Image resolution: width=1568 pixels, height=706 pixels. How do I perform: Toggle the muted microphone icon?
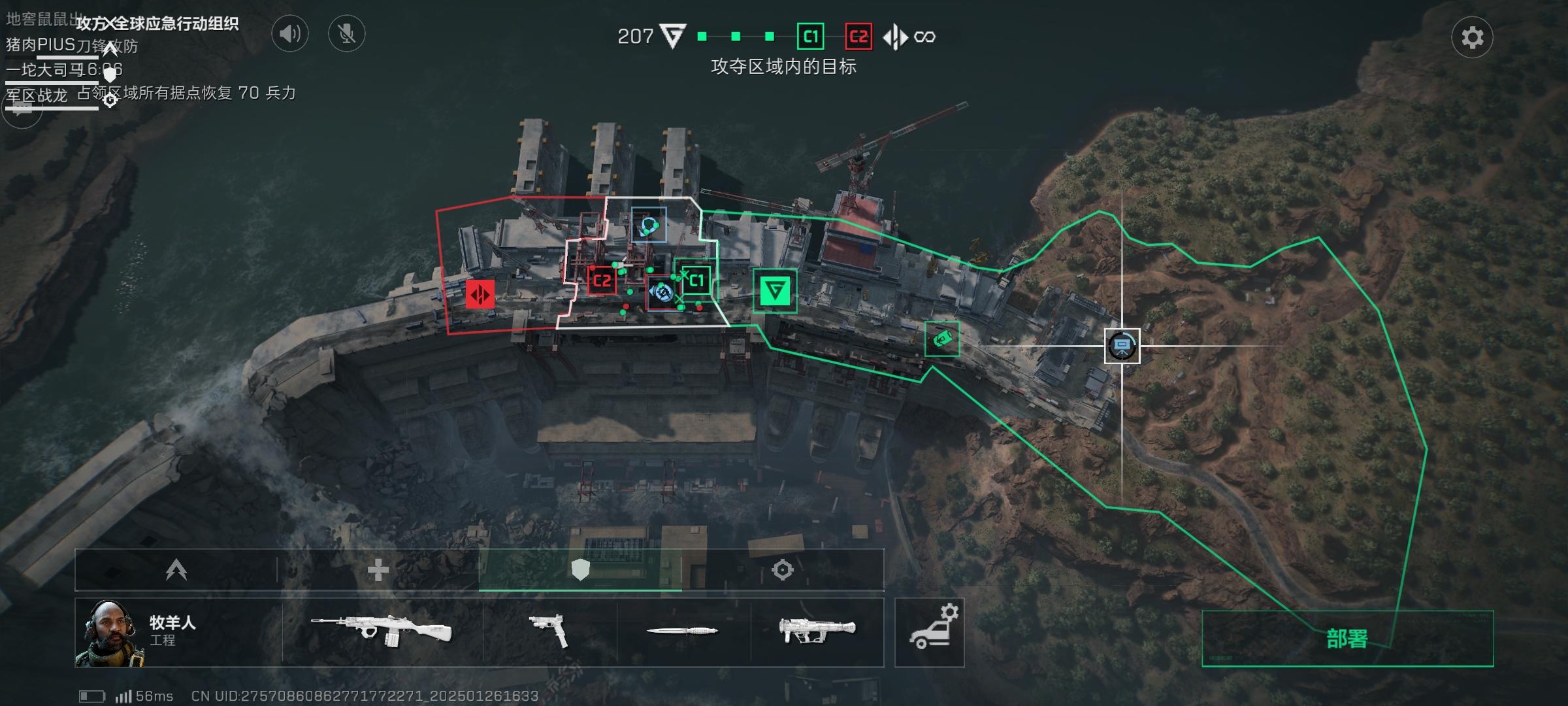[346, 33]
